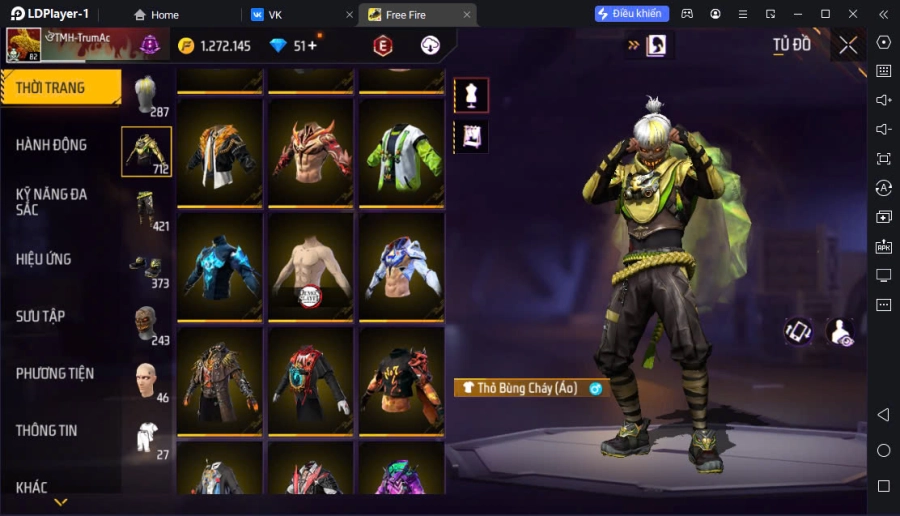This screenshot has height=516, width=900.
Task: Switch to Phương Tiện tab
Action: (x=55, y=373)
